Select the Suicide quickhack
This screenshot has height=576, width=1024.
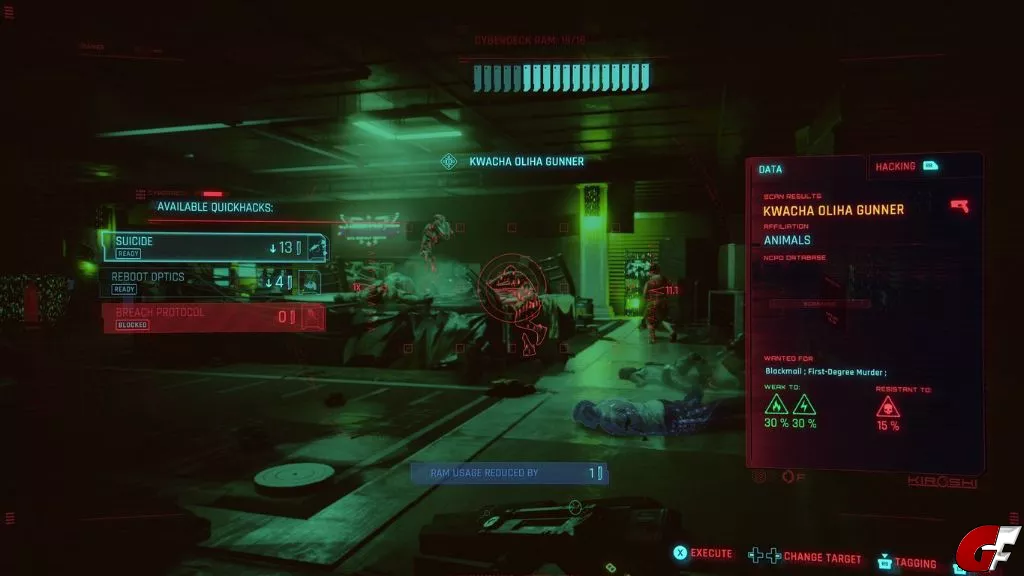pyautogui.click(x=212, y=246)
